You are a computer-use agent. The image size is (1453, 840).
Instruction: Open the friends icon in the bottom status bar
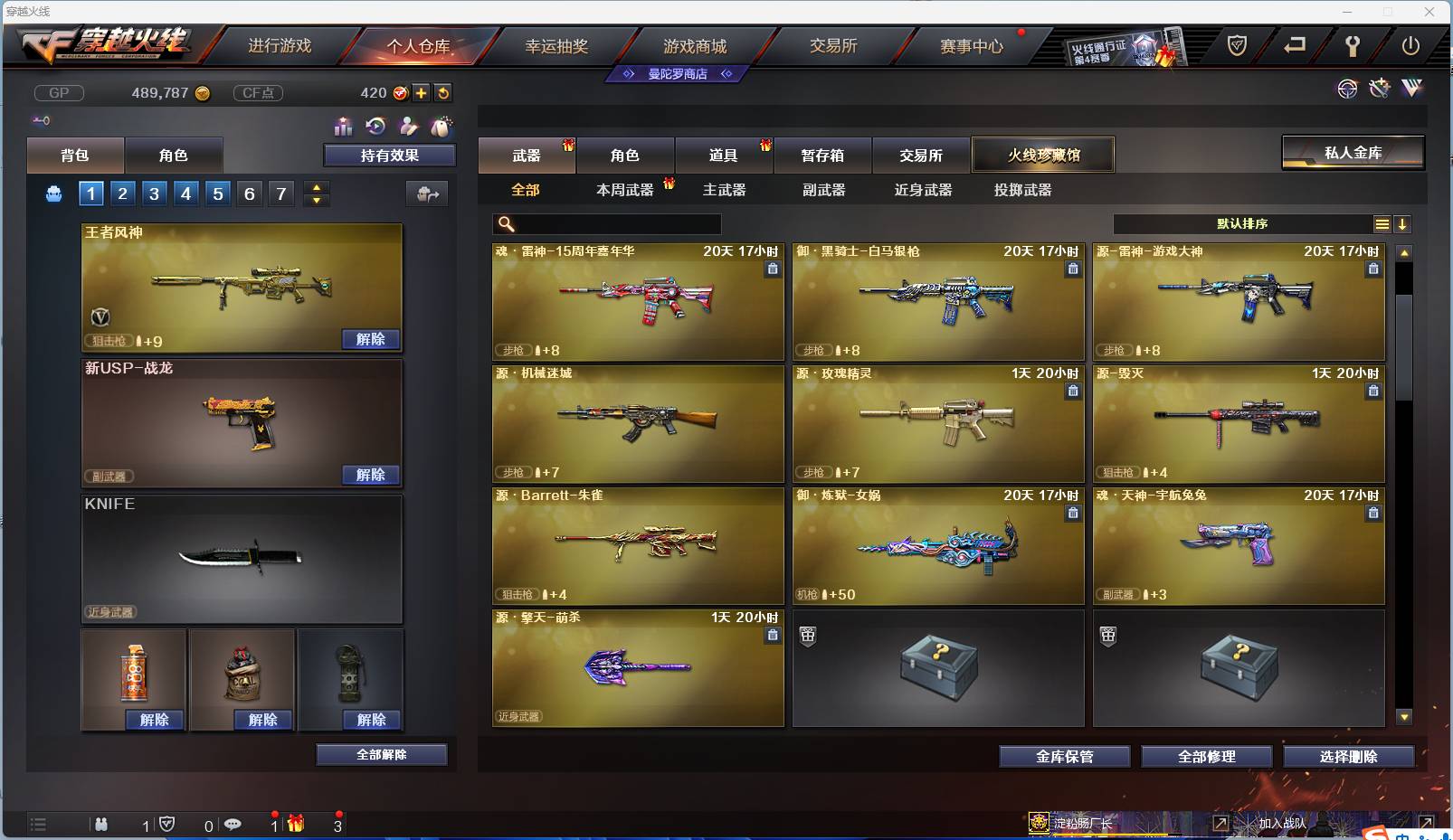click(102, 825)
